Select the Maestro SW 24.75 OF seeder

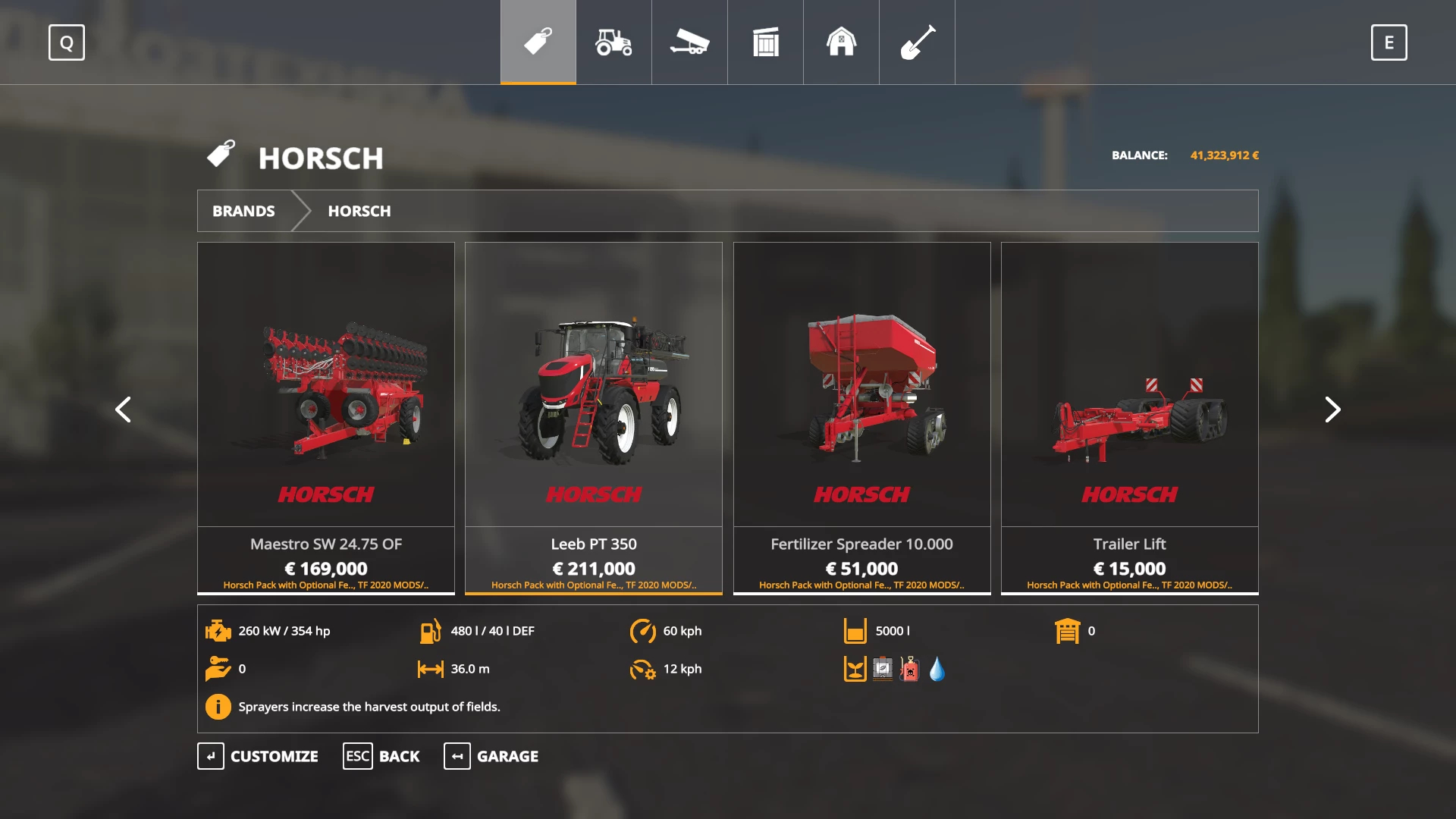[326, 417]
